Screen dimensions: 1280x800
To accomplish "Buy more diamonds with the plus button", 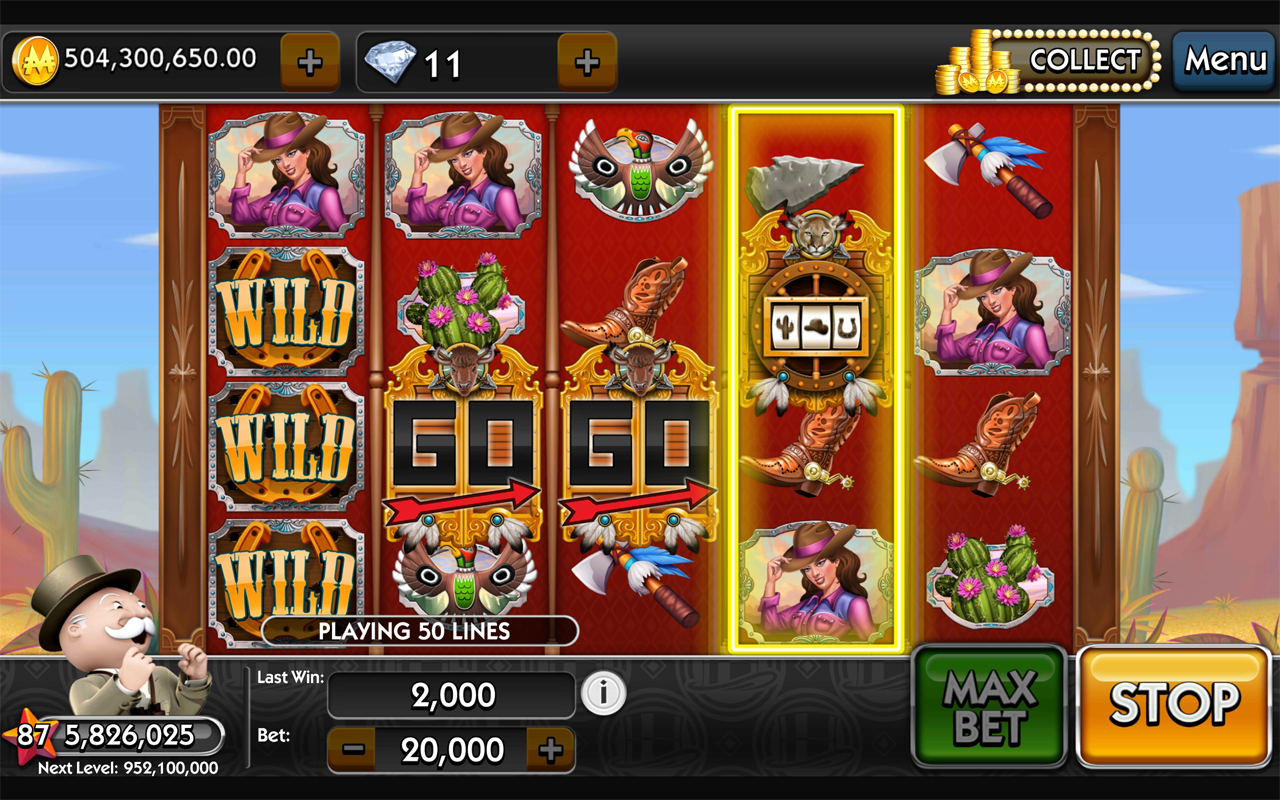I will pyautogui.click(x=587, y=63).
